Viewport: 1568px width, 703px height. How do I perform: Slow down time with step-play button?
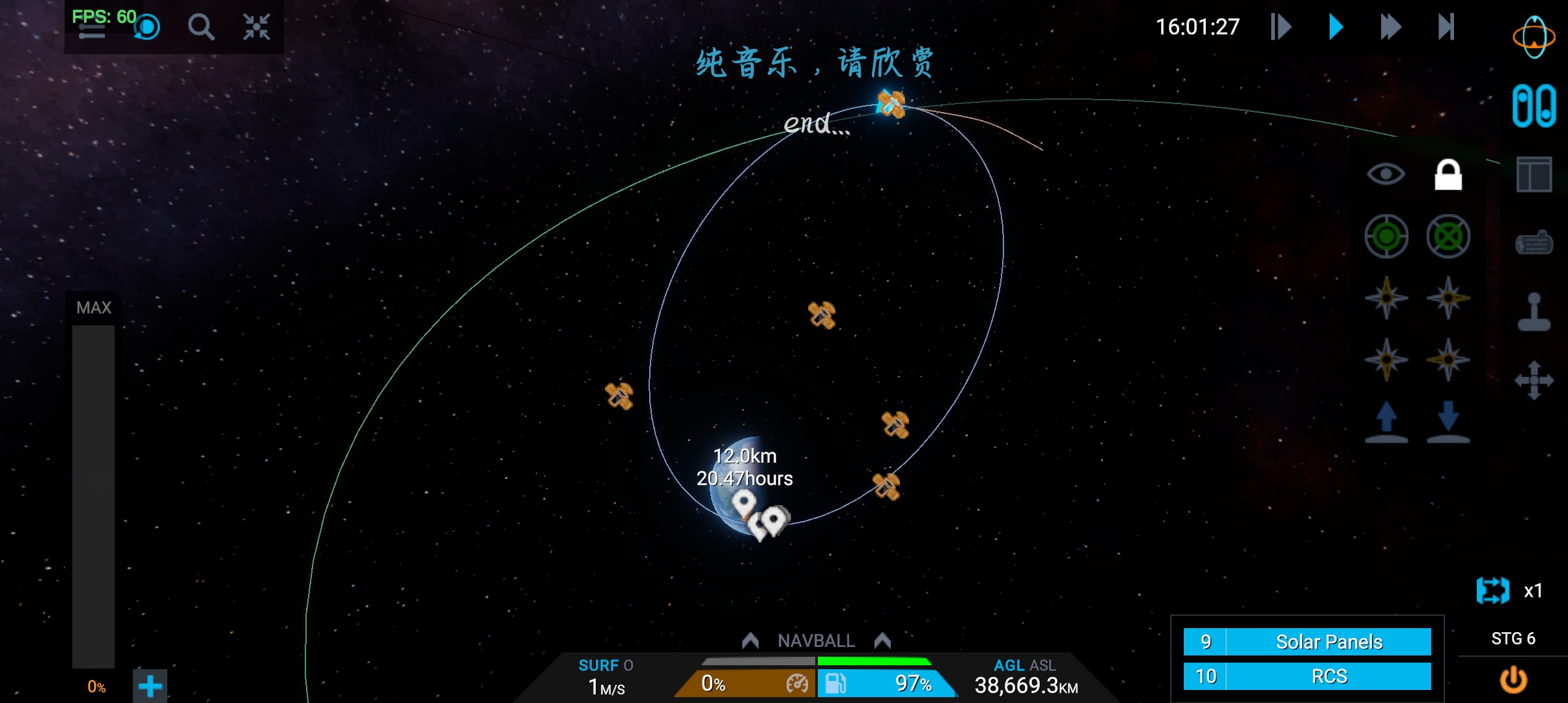point(1280,27)
